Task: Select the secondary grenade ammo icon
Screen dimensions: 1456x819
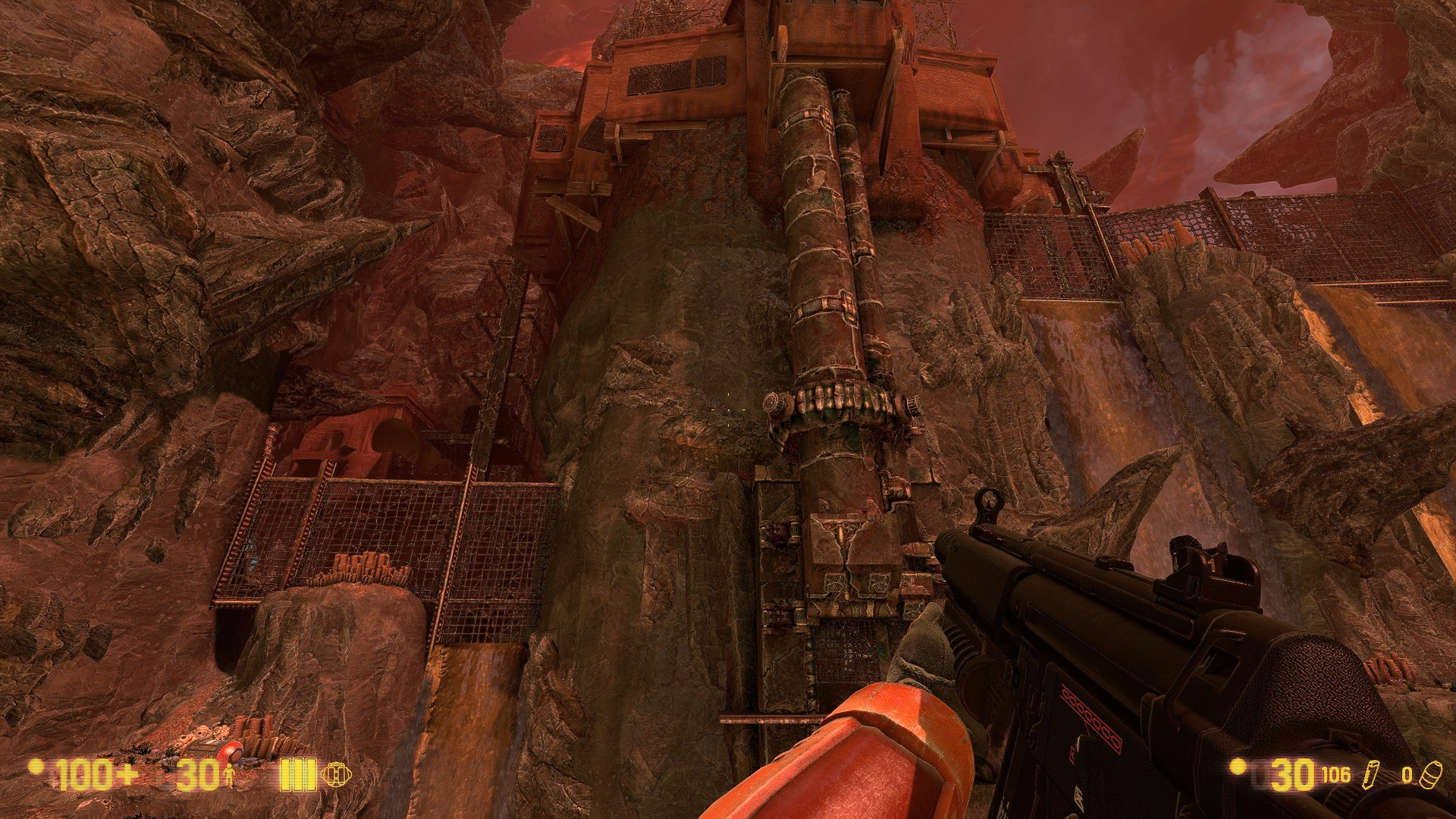Action: coord(1428,775)
